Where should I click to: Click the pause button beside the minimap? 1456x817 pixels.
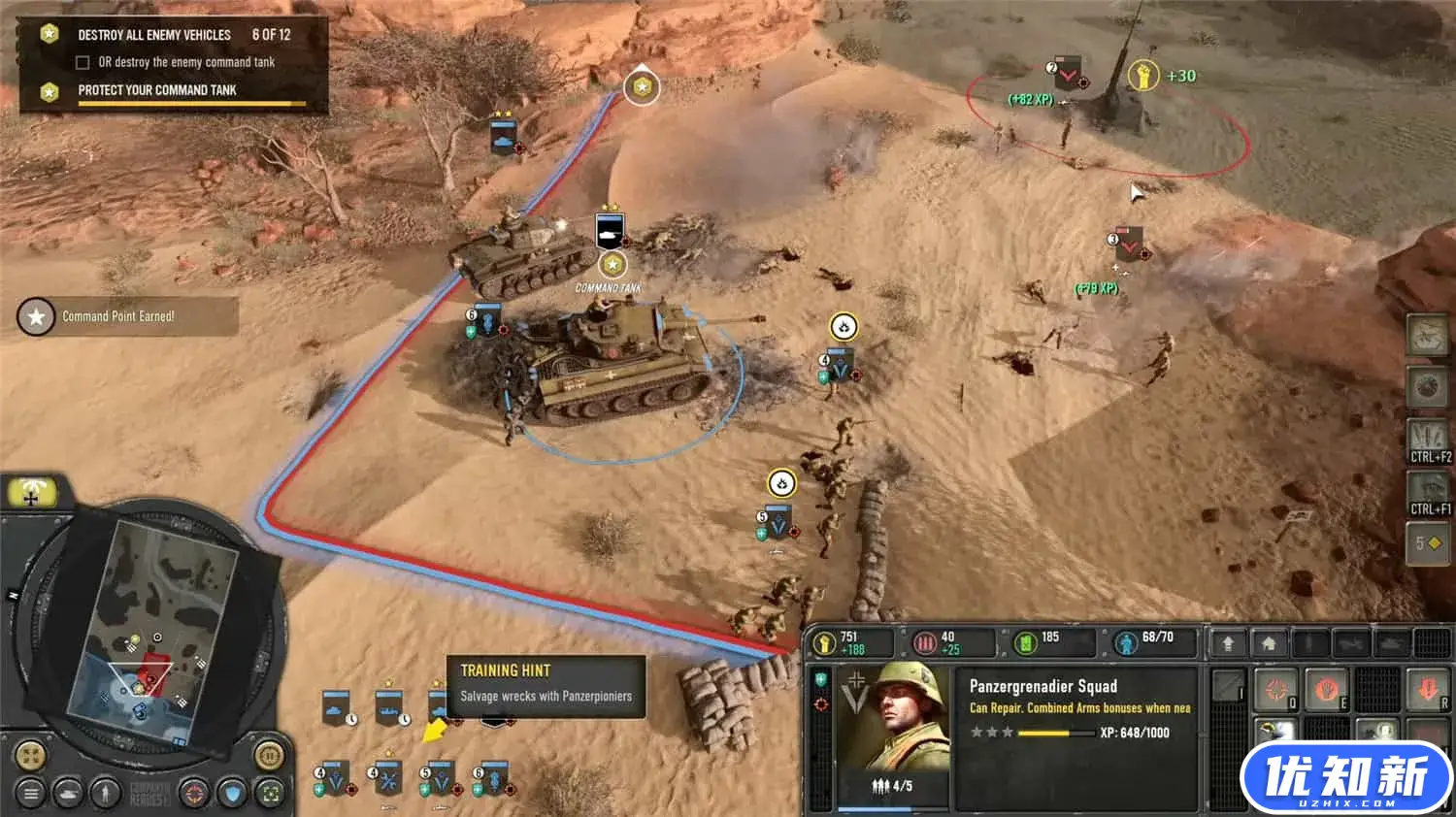click(x=269, y=755)
